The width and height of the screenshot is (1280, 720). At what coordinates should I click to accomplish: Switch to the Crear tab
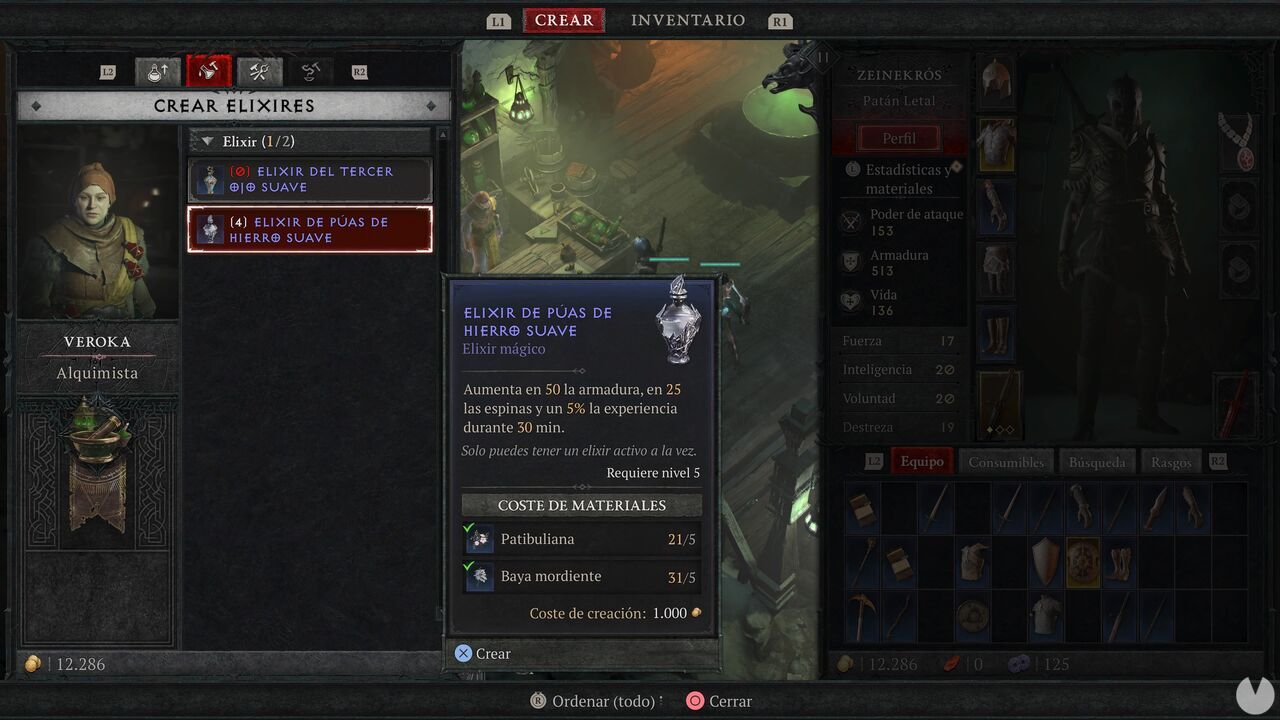[564, 21]
